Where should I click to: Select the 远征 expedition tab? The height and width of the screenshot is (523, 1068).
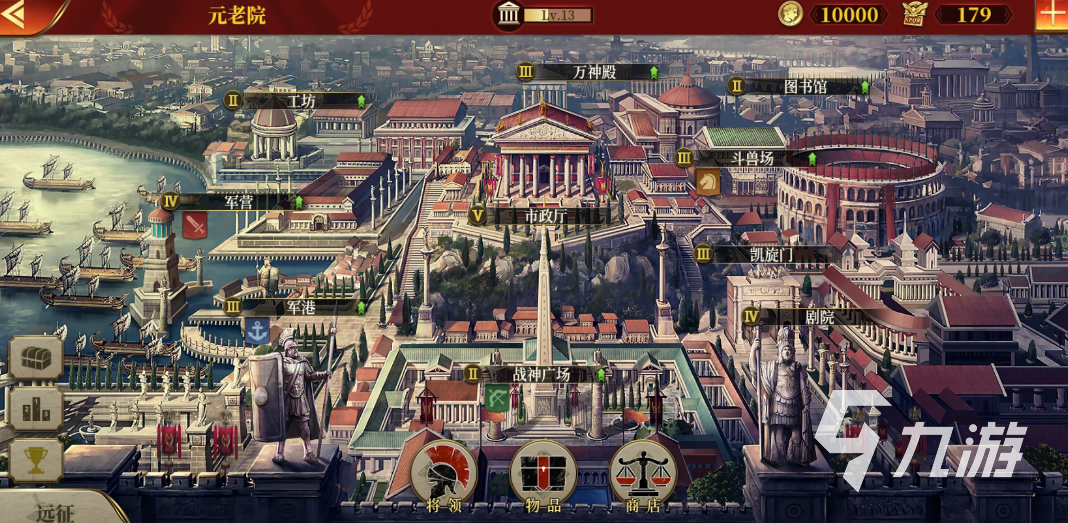[x=58, y=510]
